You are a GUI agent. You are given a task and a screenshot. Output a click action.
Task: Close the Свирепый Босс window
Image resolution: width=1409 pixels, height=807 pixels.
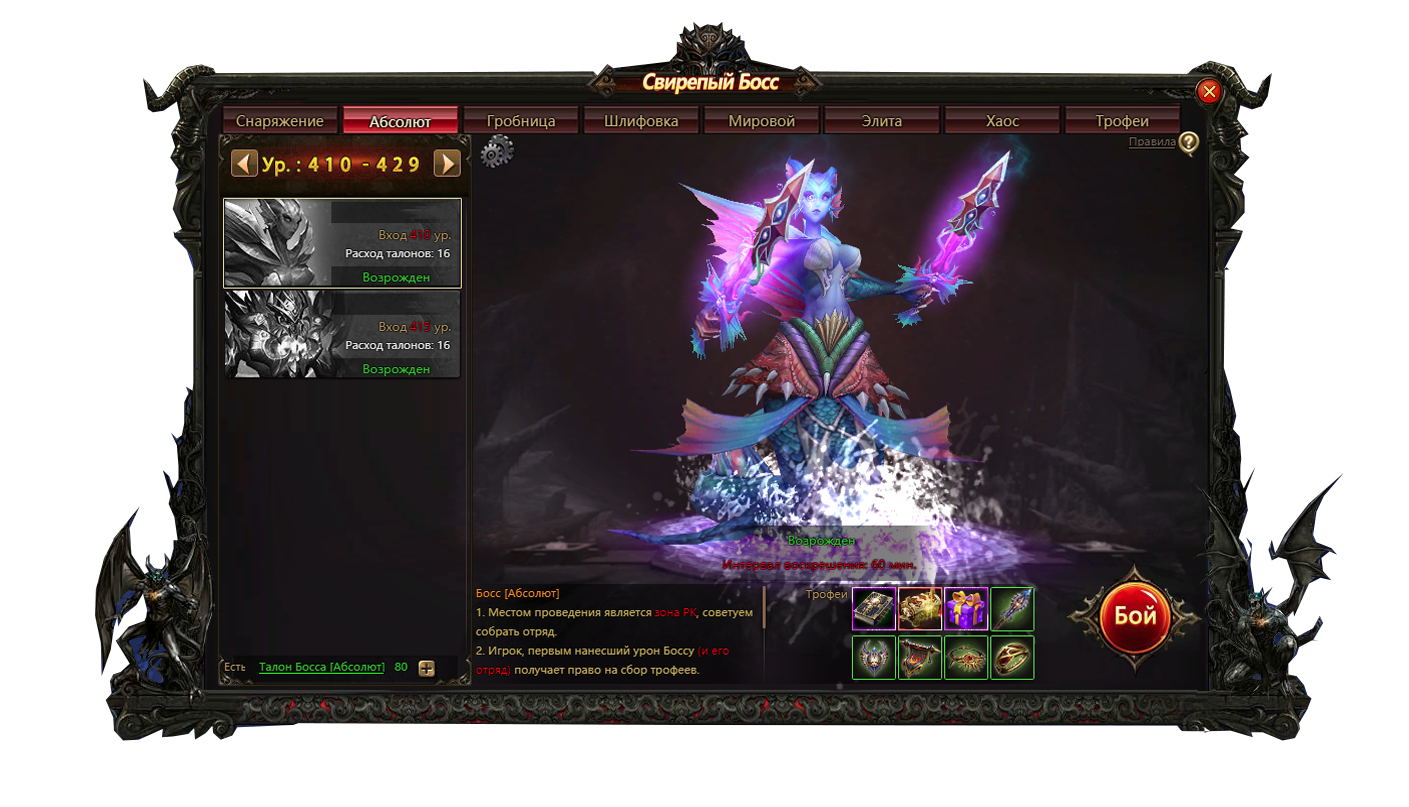click(1209, 92)
